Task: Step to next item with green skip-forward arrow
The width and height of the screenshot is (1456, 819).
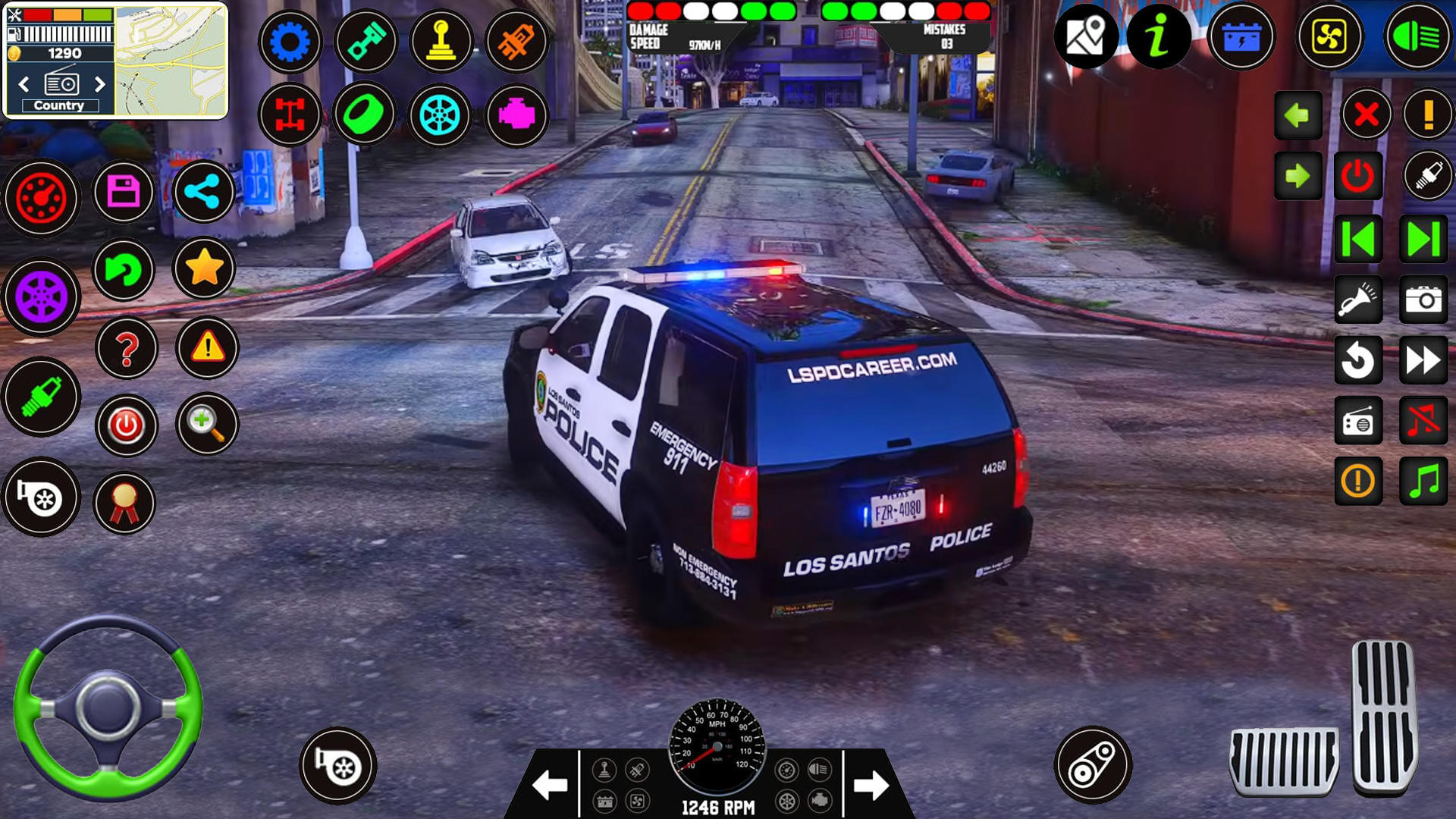Action: (x=1423, y=237)
